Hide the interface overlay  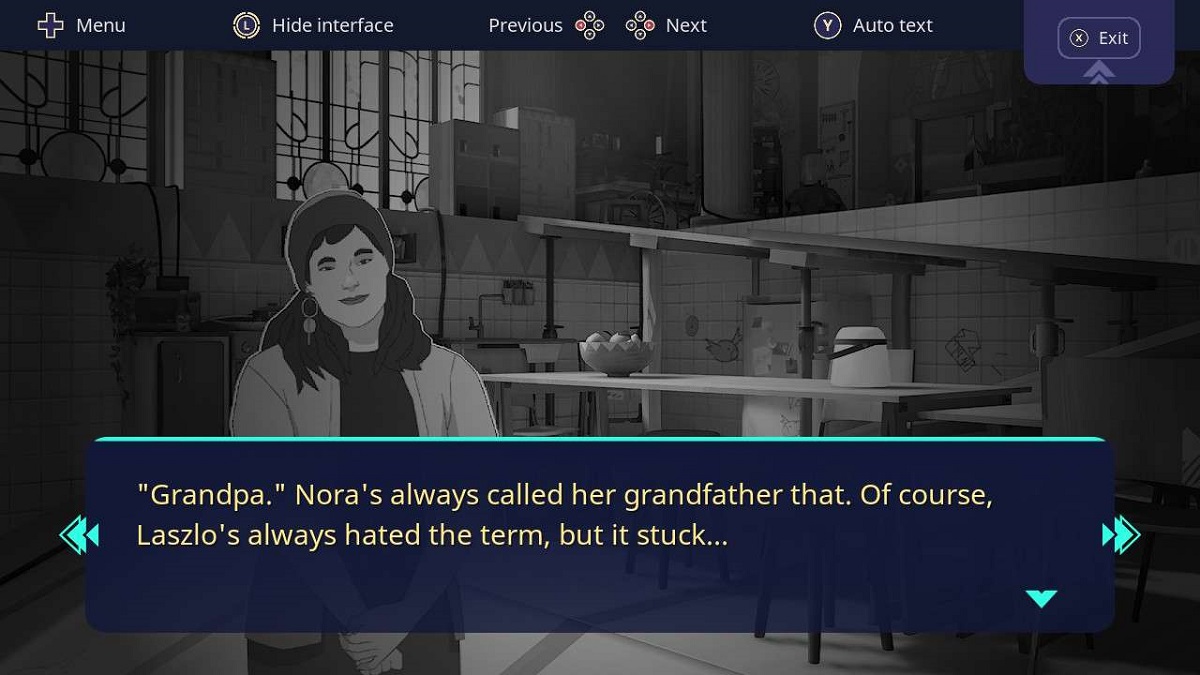tap(313, 25)
